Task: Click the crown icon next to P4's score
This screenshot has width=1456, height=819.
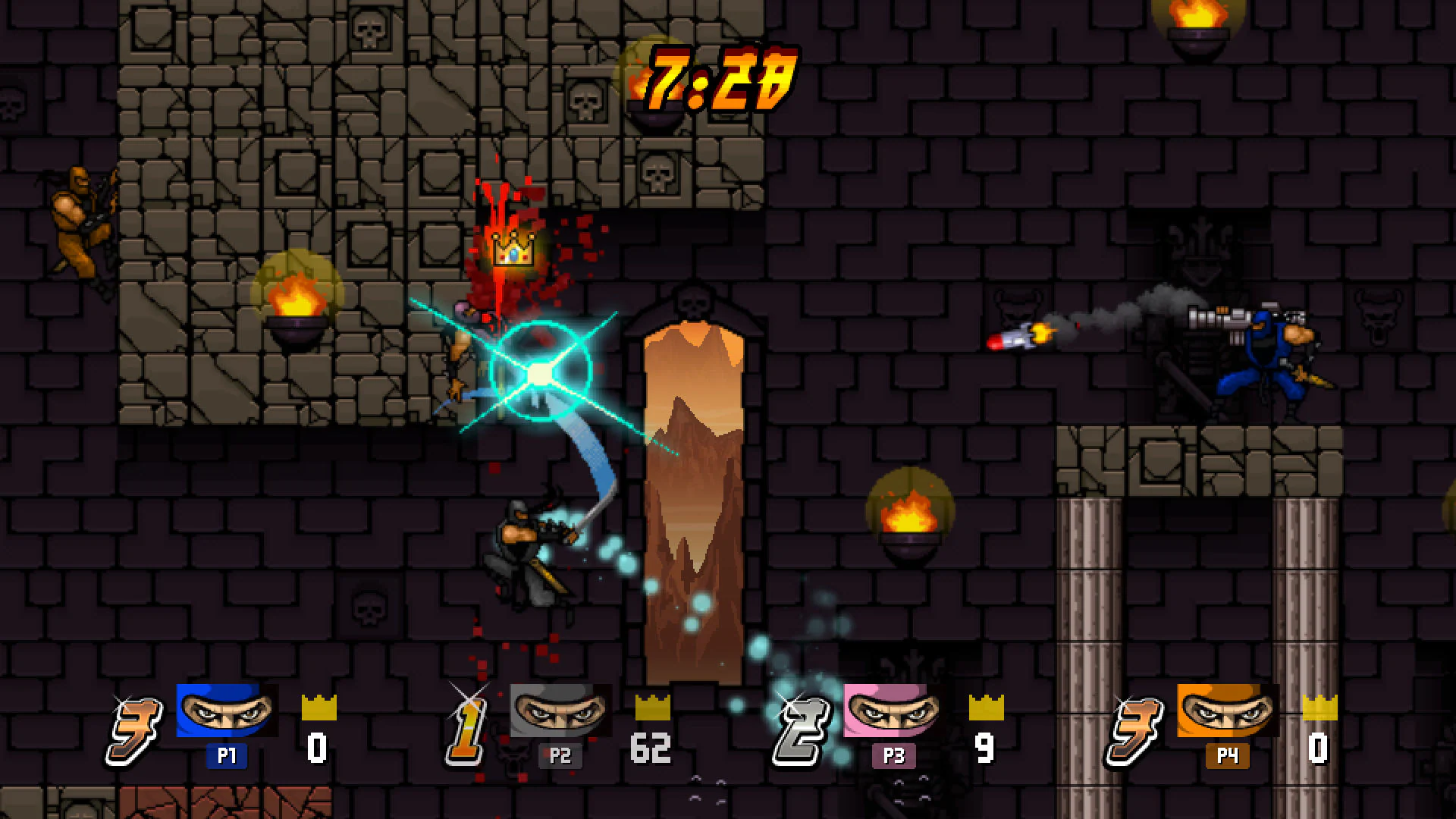Action: [1321, 708]
